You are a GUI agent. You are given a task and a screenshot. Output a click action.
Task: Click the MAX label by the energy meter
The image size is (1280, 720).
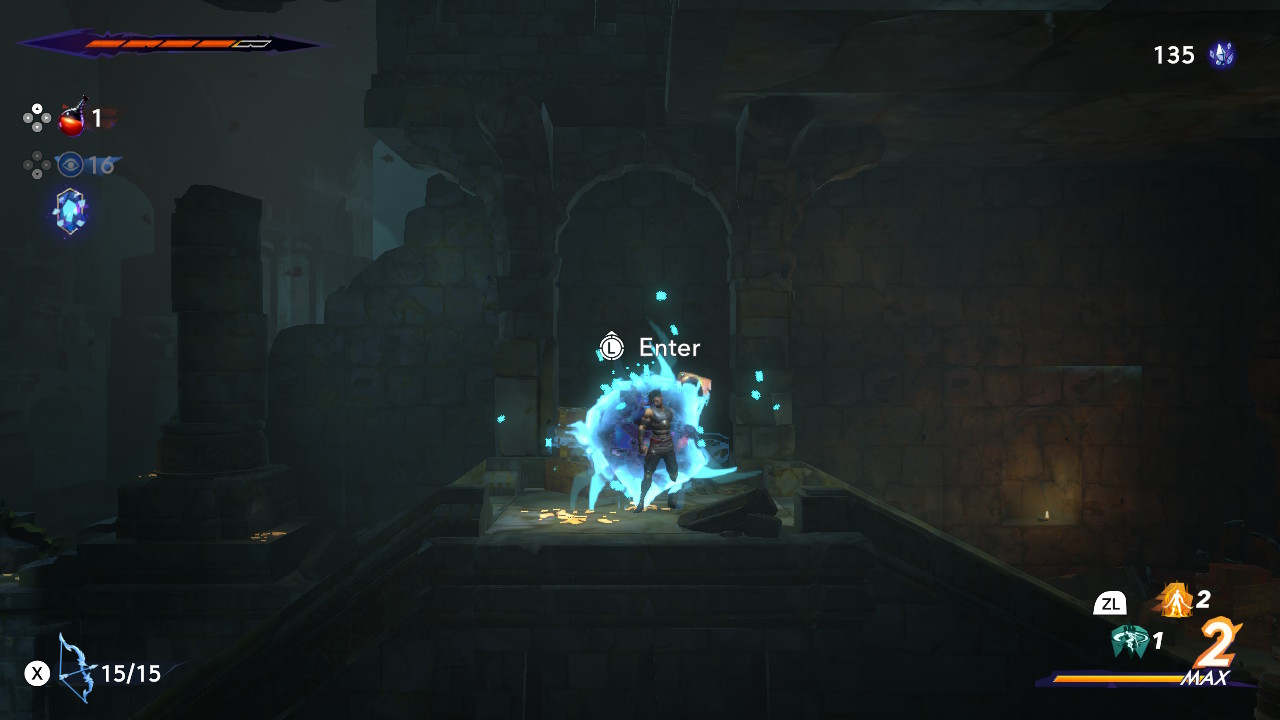[x=1203, y=676]
